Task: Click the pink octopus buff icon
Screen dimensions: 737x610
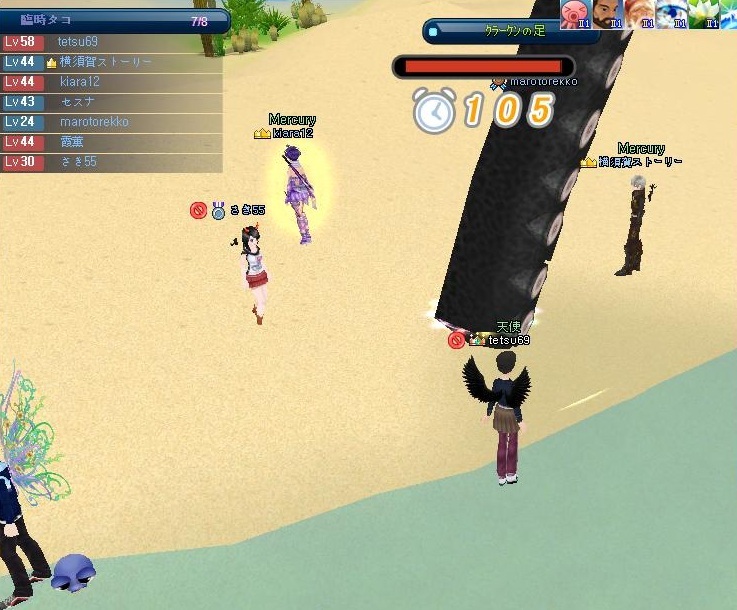Action: point(574,13)
